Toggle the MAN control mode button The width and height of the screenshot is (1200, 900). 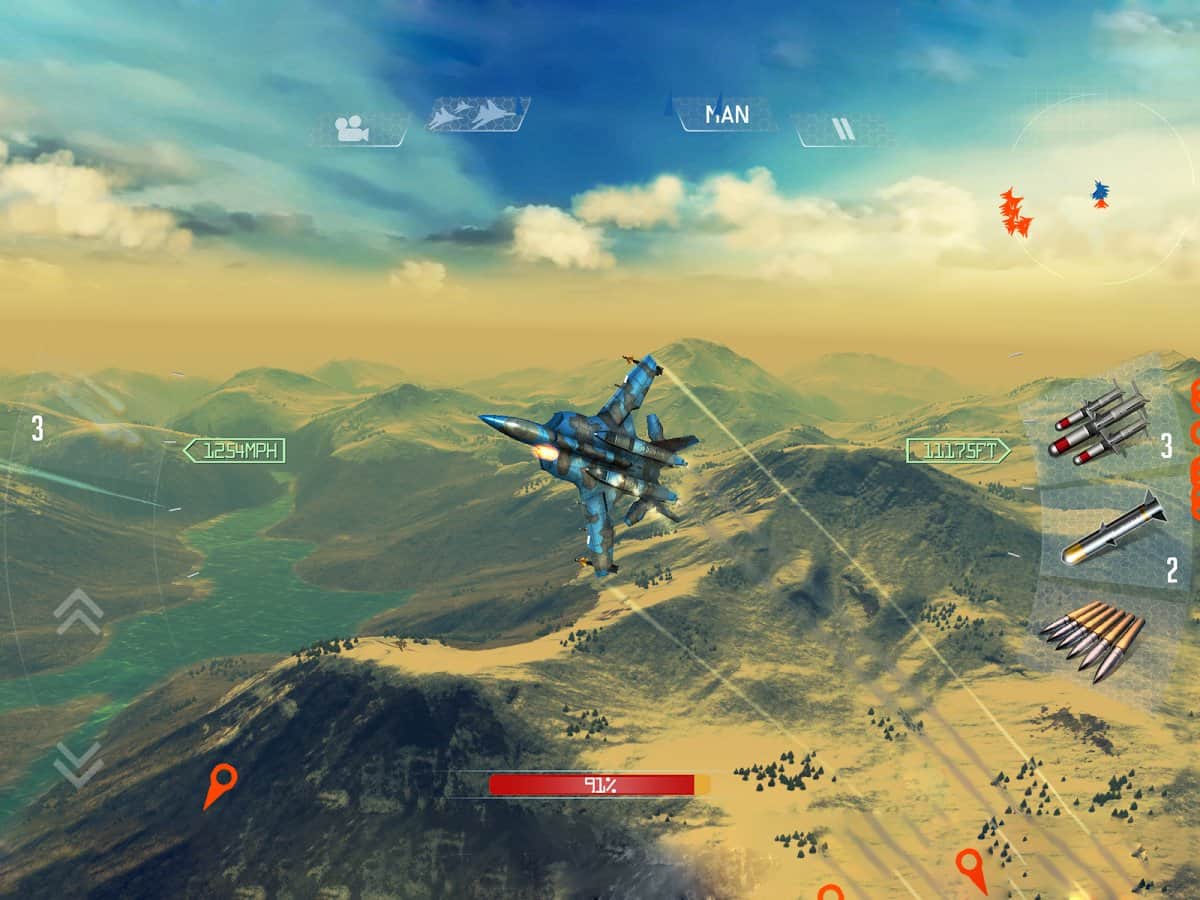[727, 114]
